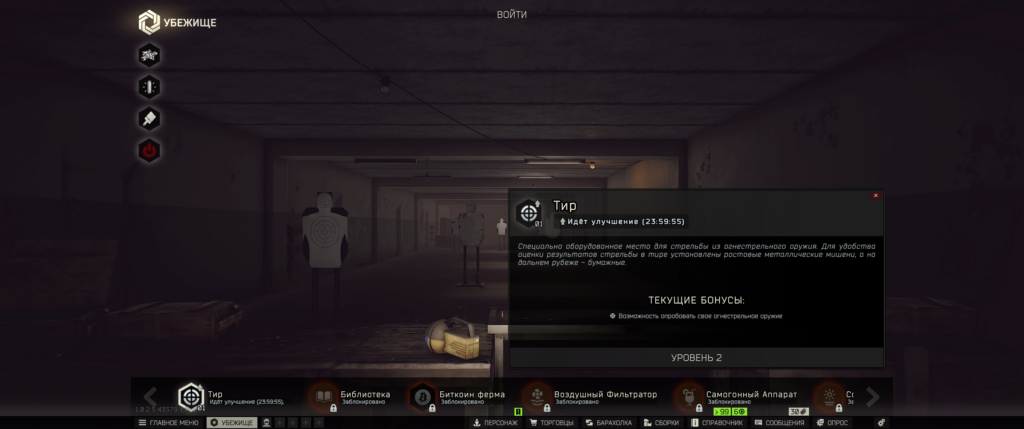Click the paint brush hexagon icon
The image size is (1024, 429).
click(x=149, y=119)
